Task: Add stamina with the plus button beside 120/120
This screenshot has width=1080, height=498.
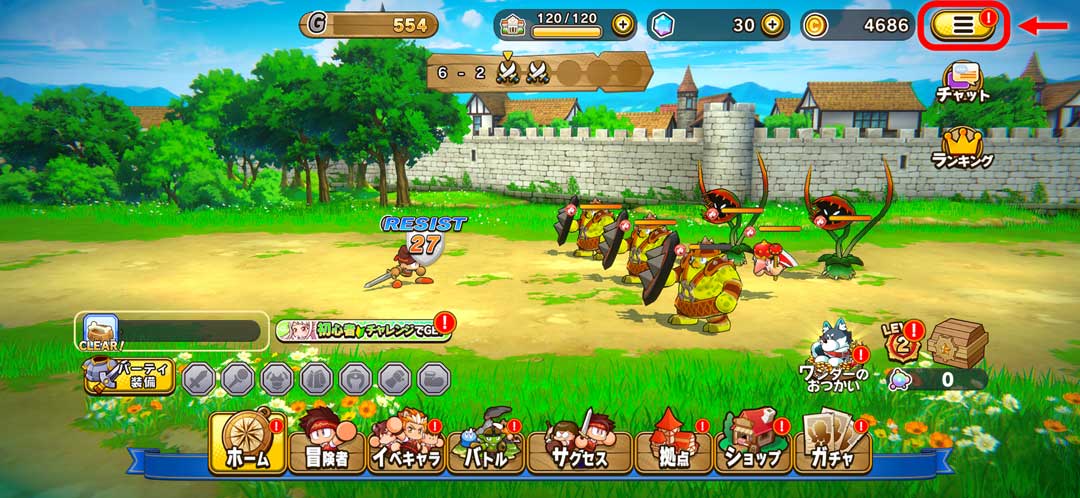Action: click(623, 25)
